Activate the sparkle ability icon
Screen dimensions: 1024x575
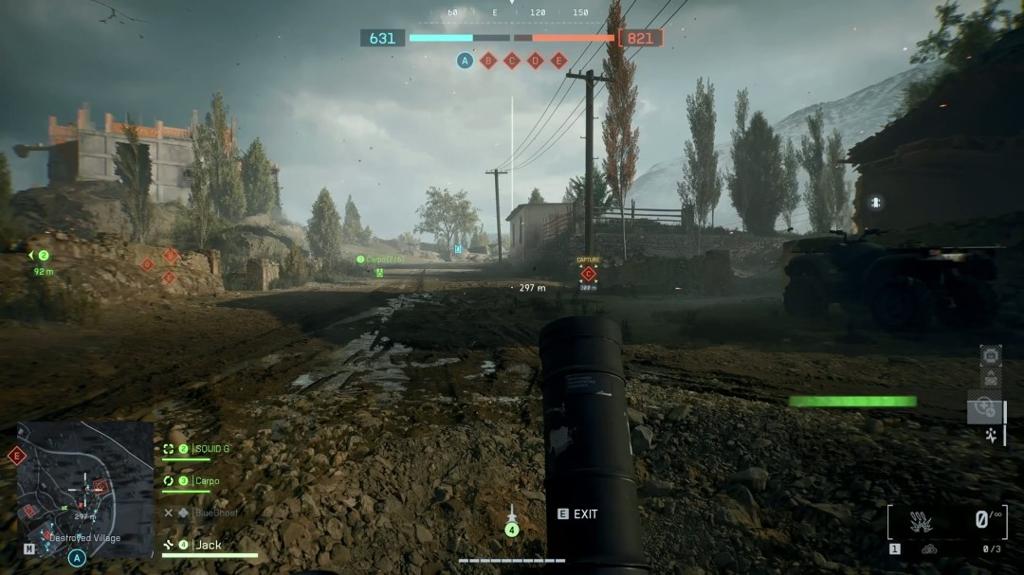(x=991, y=435)
